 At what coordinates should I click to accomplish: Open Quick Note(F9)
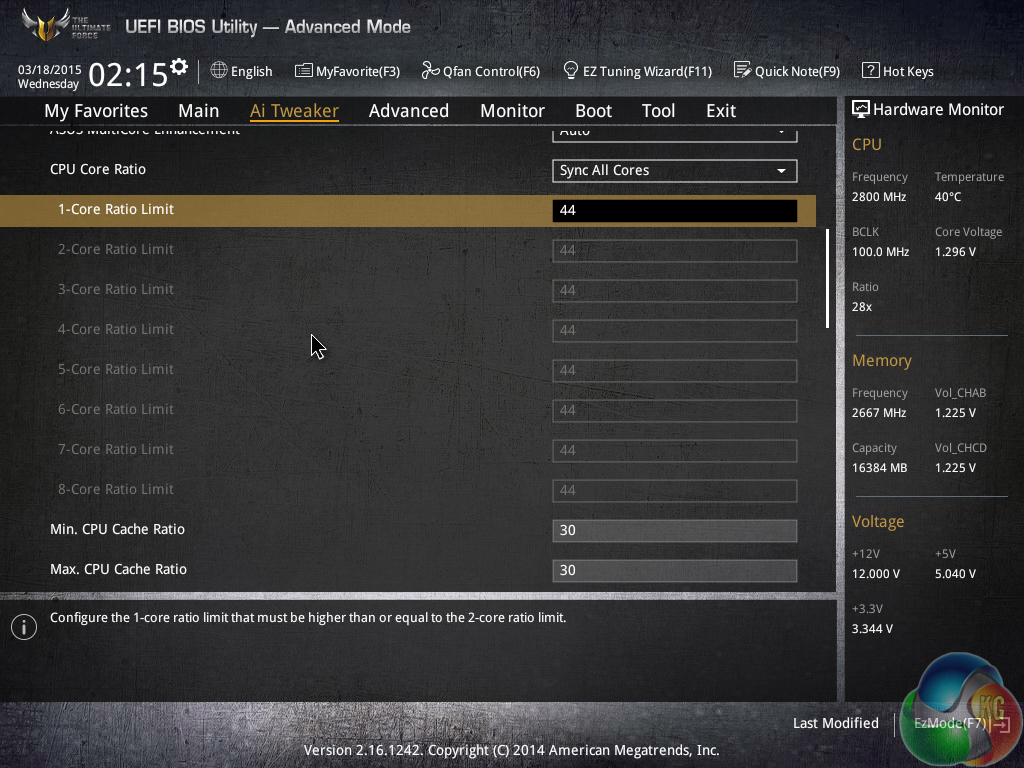[x=787, y=71]
